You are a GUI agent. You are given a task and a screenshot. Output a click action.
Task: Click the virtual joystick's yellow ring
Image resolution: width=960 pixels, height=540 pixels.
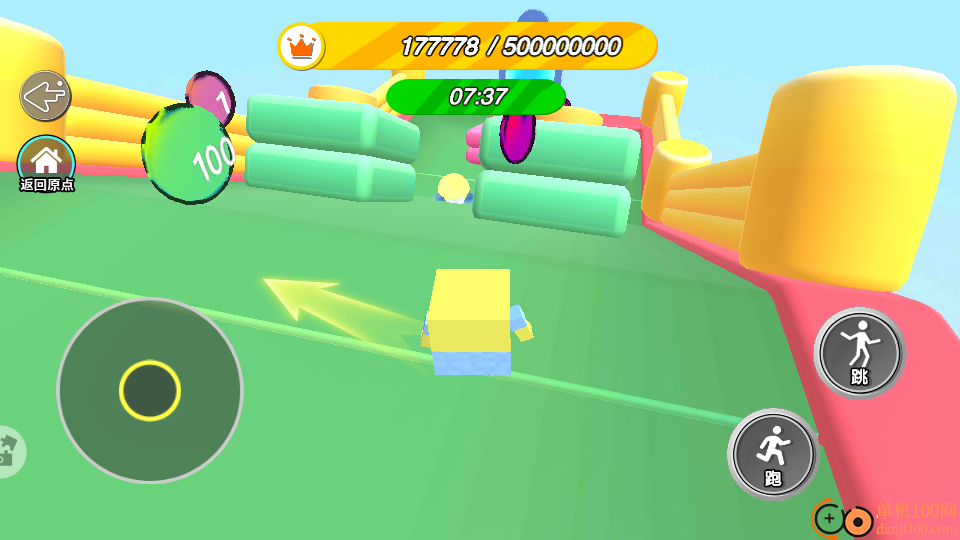150,390
